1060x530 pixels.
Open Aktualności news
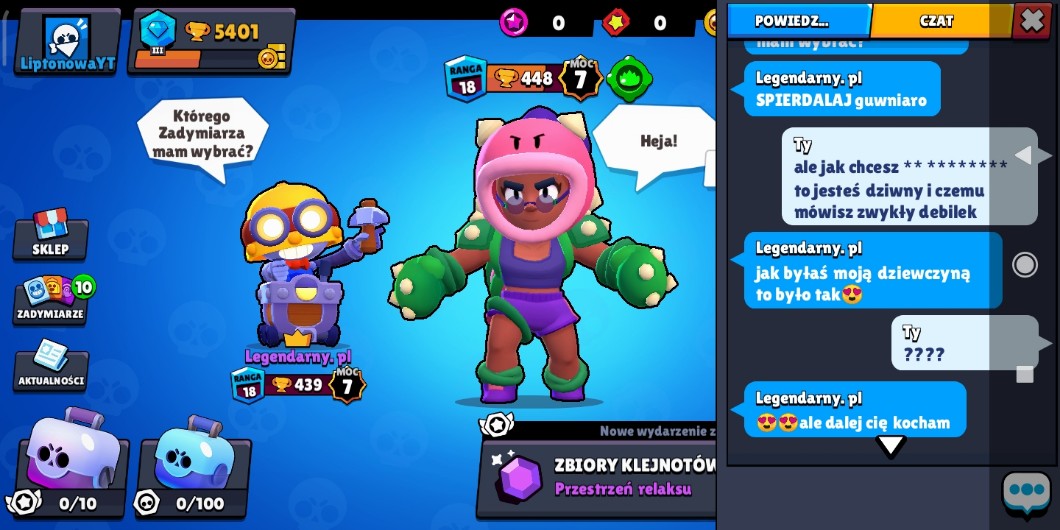[x=51, y=366]
